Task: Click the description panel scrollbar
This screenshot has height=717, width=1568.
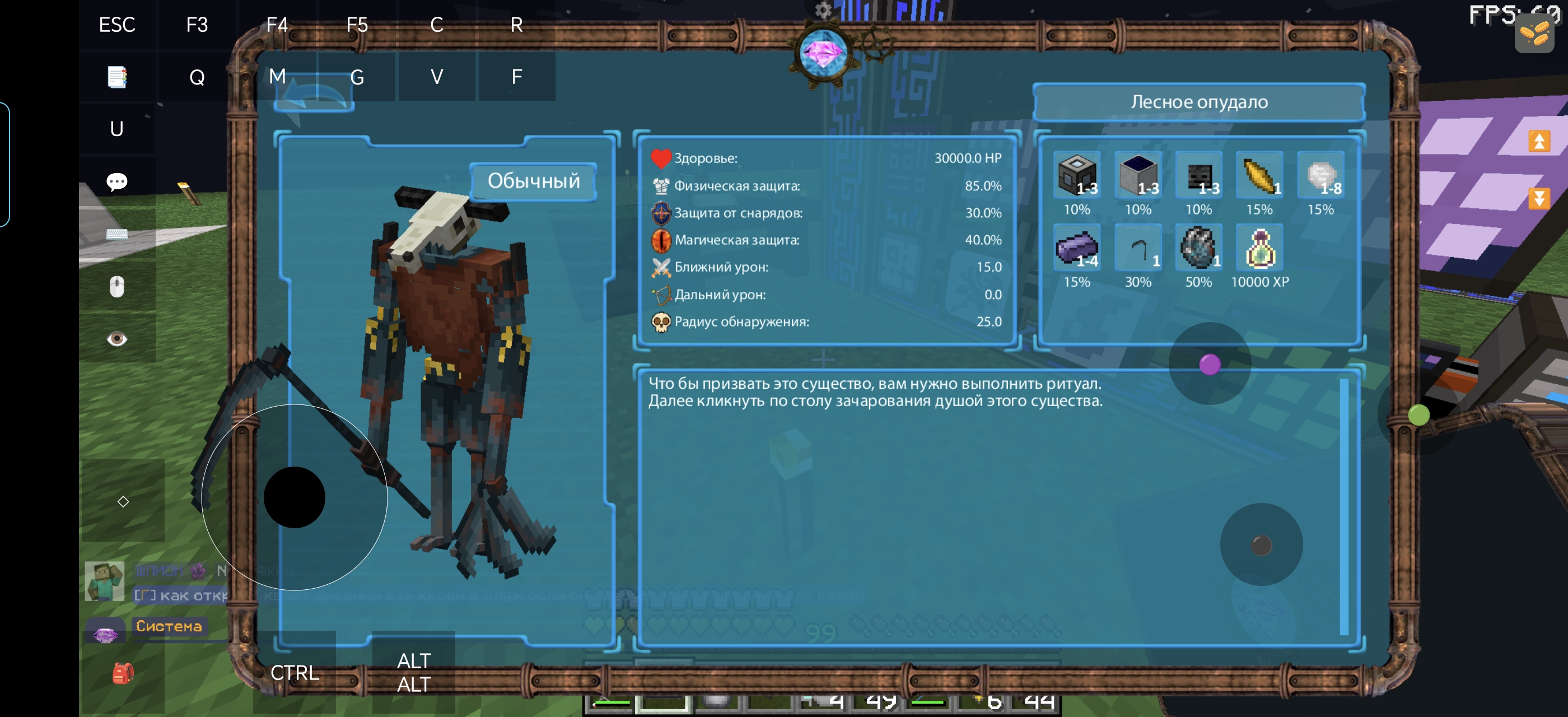Action: coord(1343,506)
